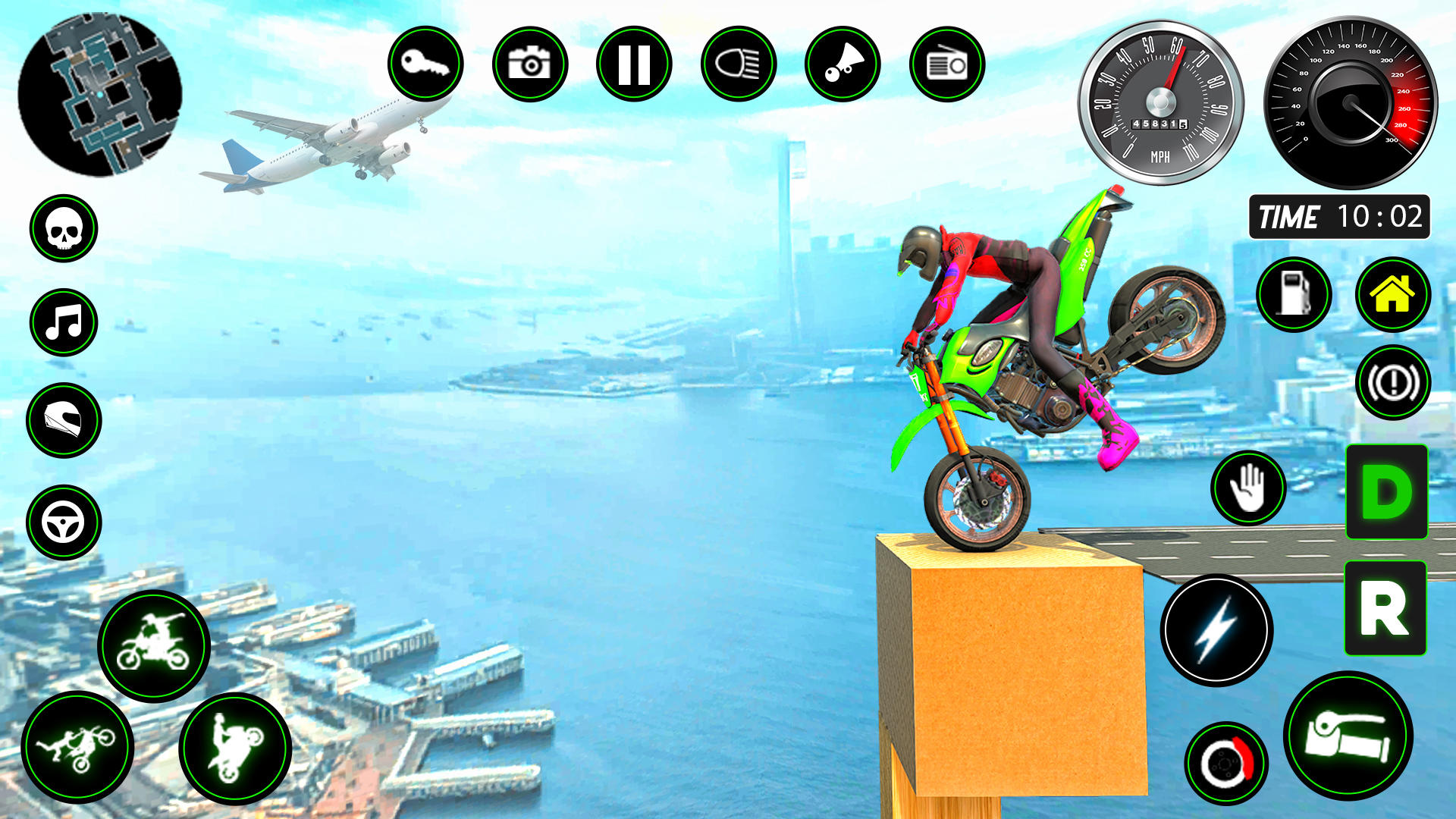The width and height of the screenshot is (1456, 819).
Task: Mute the game music
Action: (64, 322)
